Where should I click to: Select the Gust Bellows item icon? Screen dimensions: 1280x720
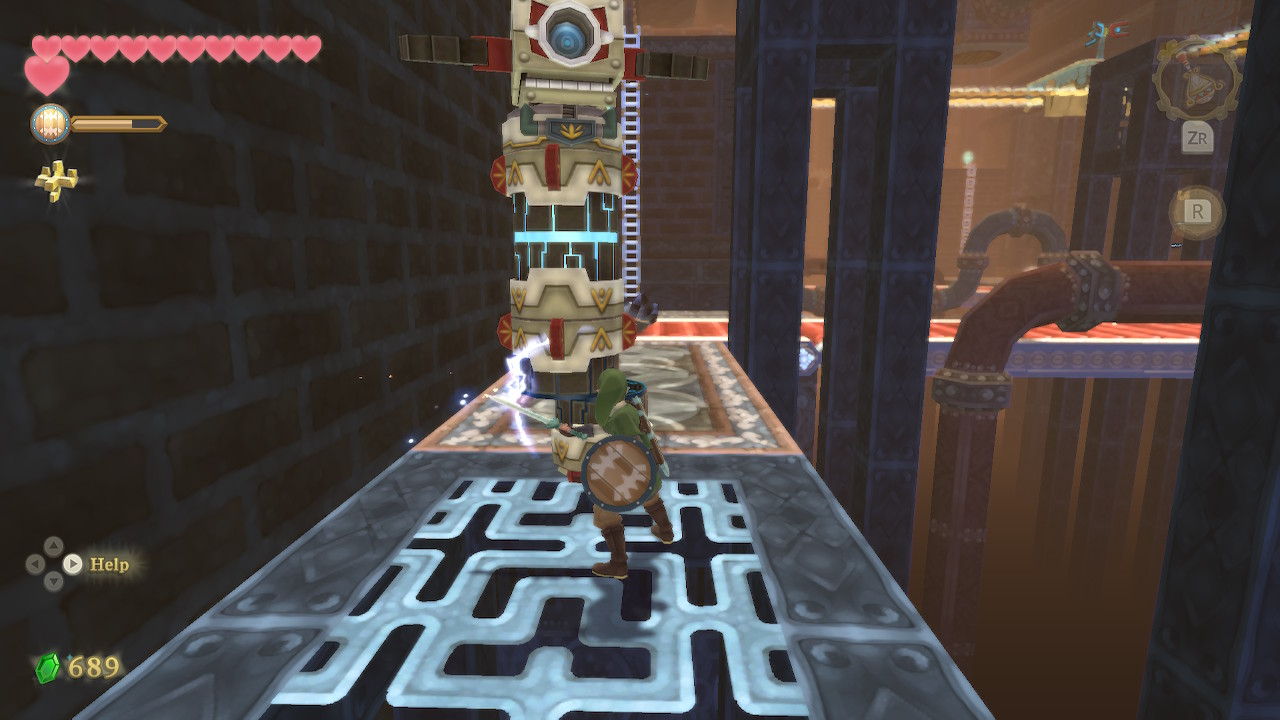[1196, 82]
